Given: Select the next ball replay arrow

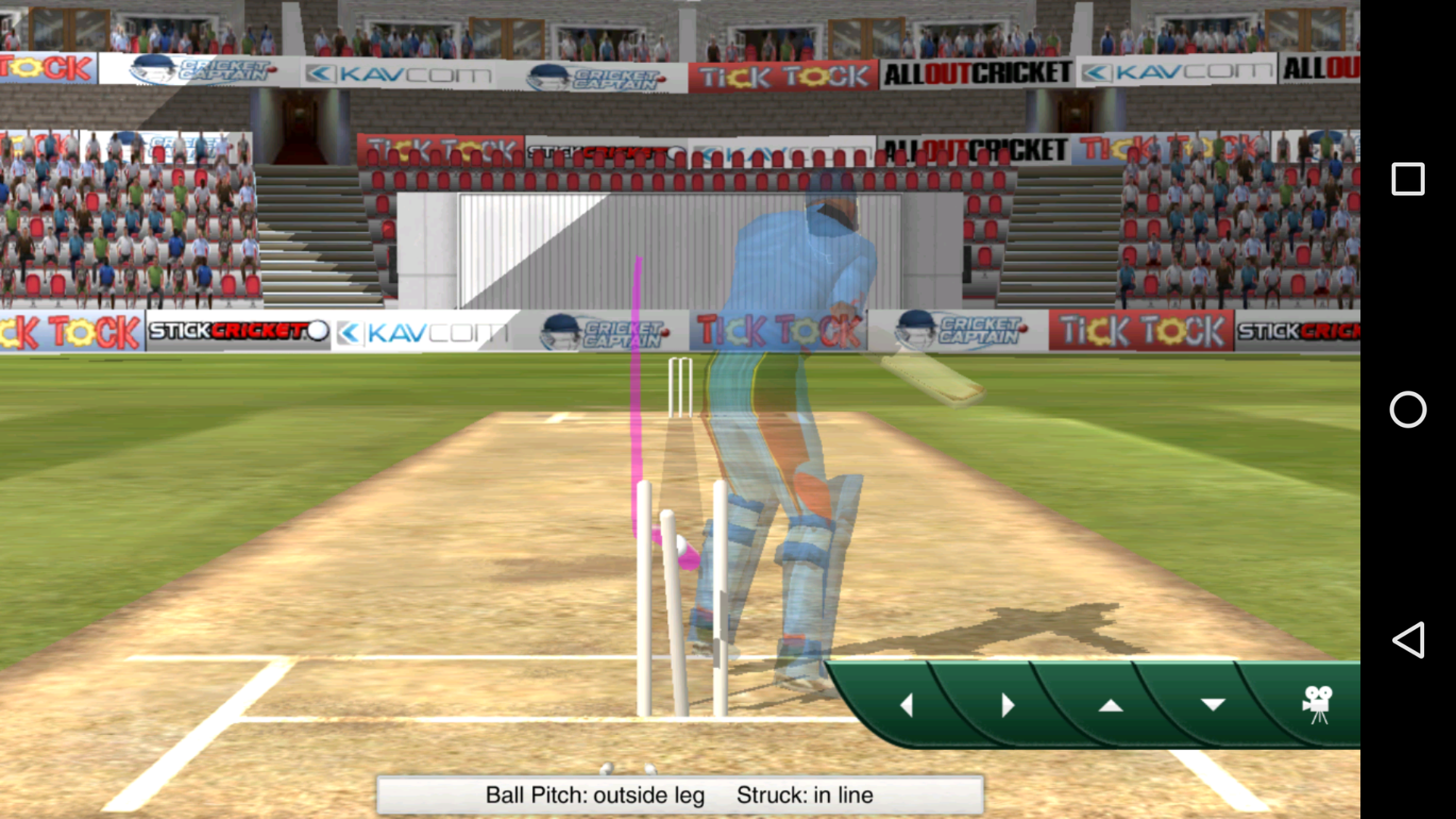Looking at the screenshot, I should click(1009, 705).
